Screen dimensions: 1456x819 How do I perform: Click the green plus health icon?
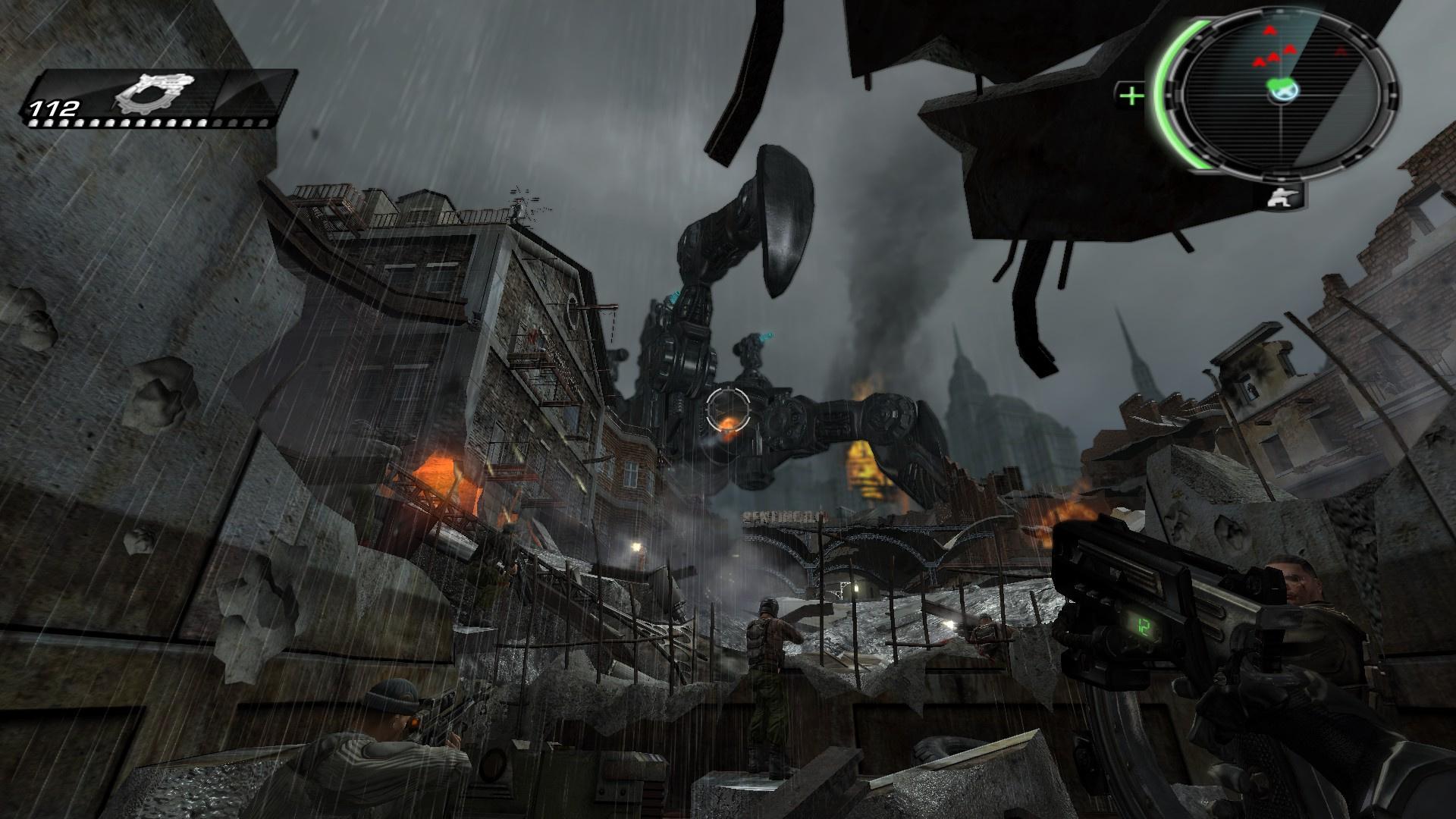pyautogui.click(x=1131, y=96)
